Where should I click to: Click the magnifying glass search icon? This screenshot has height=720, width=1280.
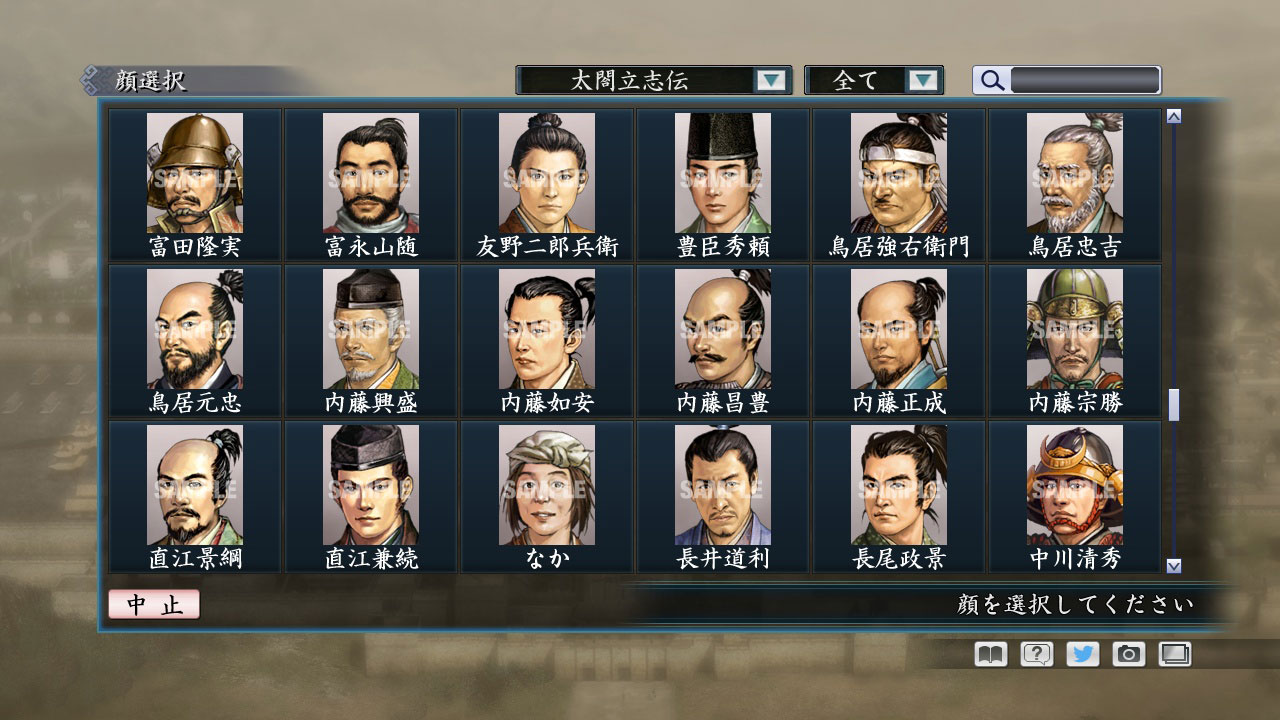pos(991,80)
